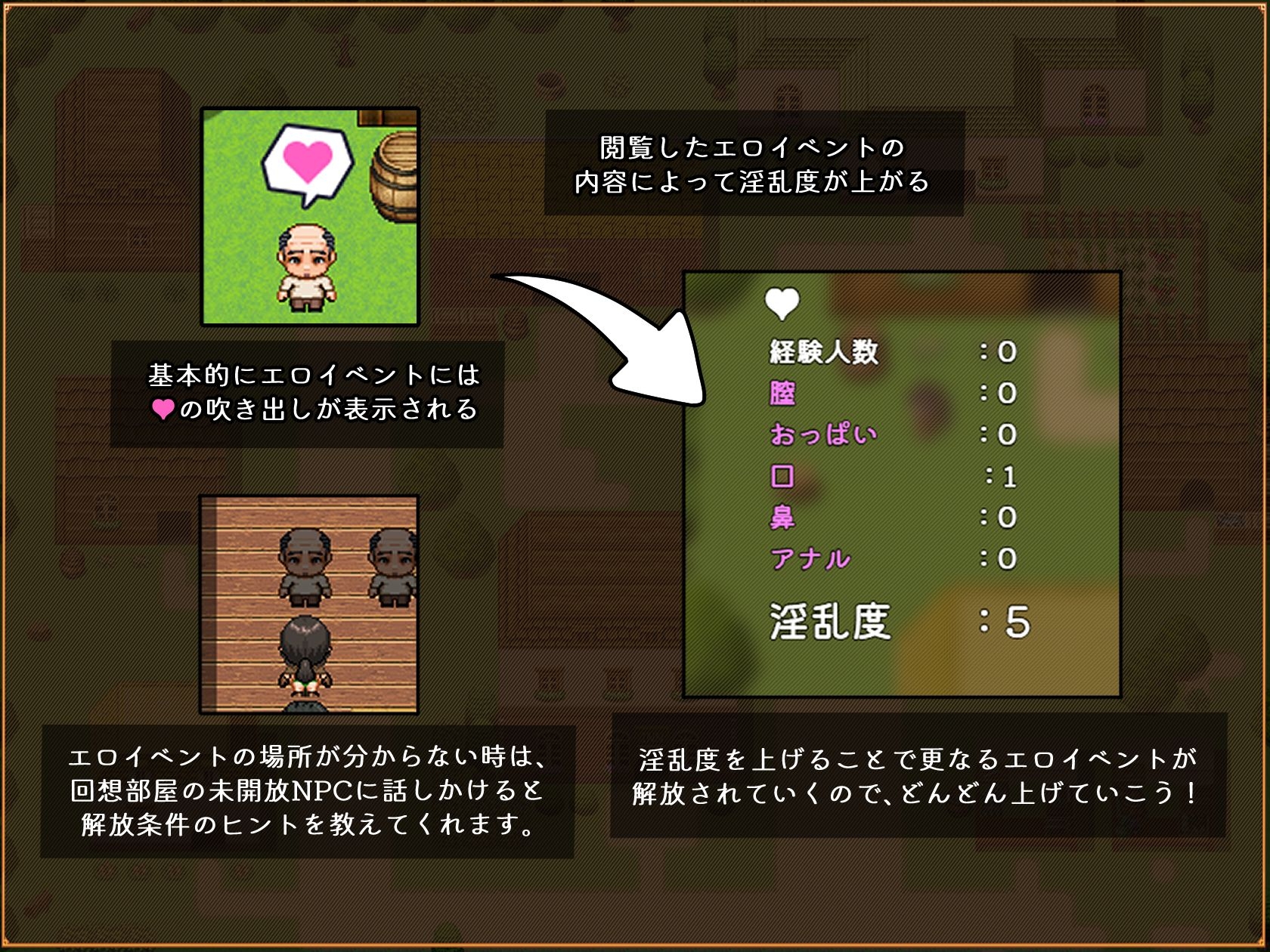Click the caption about heart speech bubbles
Image resolution: width=1270 pixels, height=952 pixels.
(x=314, y=394)
